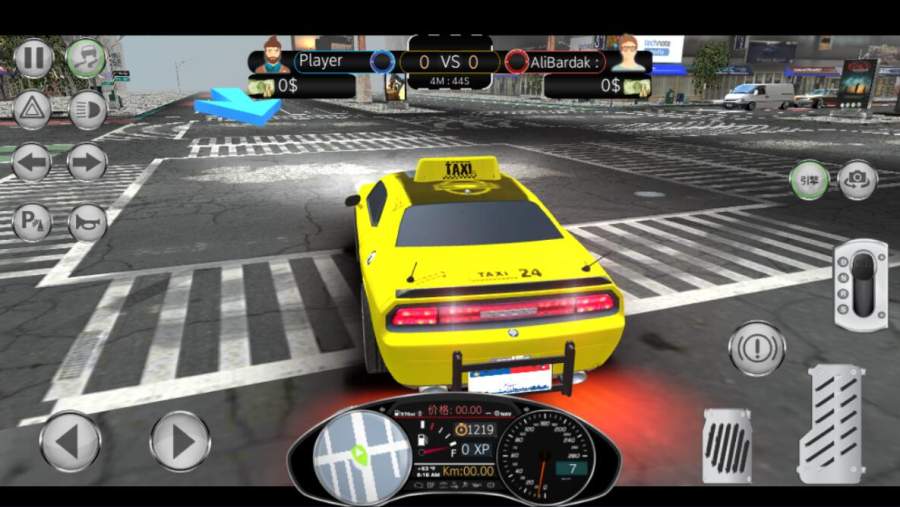Shift gears with the gear lever
900x507 pixels.
tap(860, 285)
